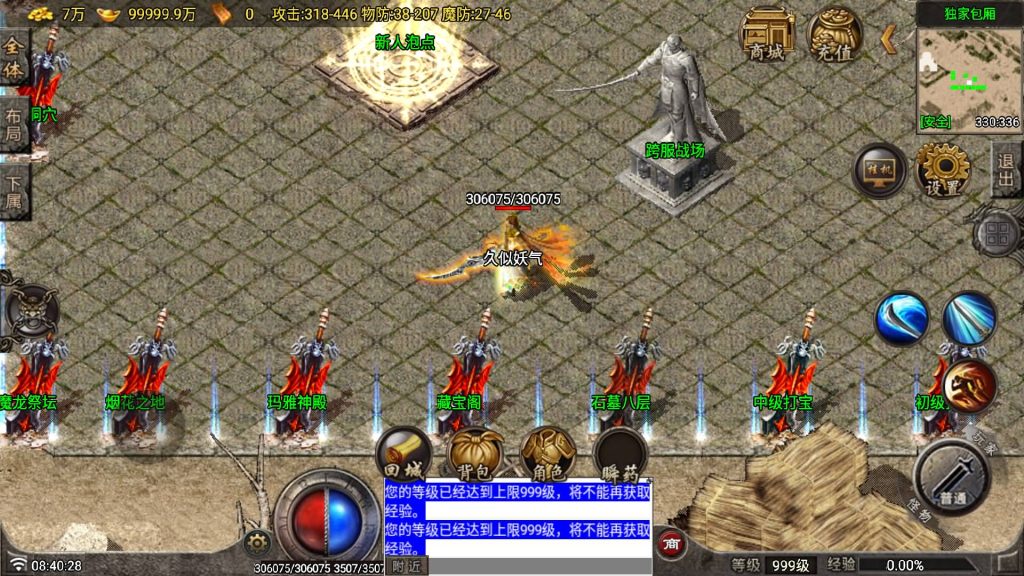Screen dimensions: 1024x576
Task: Open the 附近 nearby chat channel
Action: tap(407, 566)
